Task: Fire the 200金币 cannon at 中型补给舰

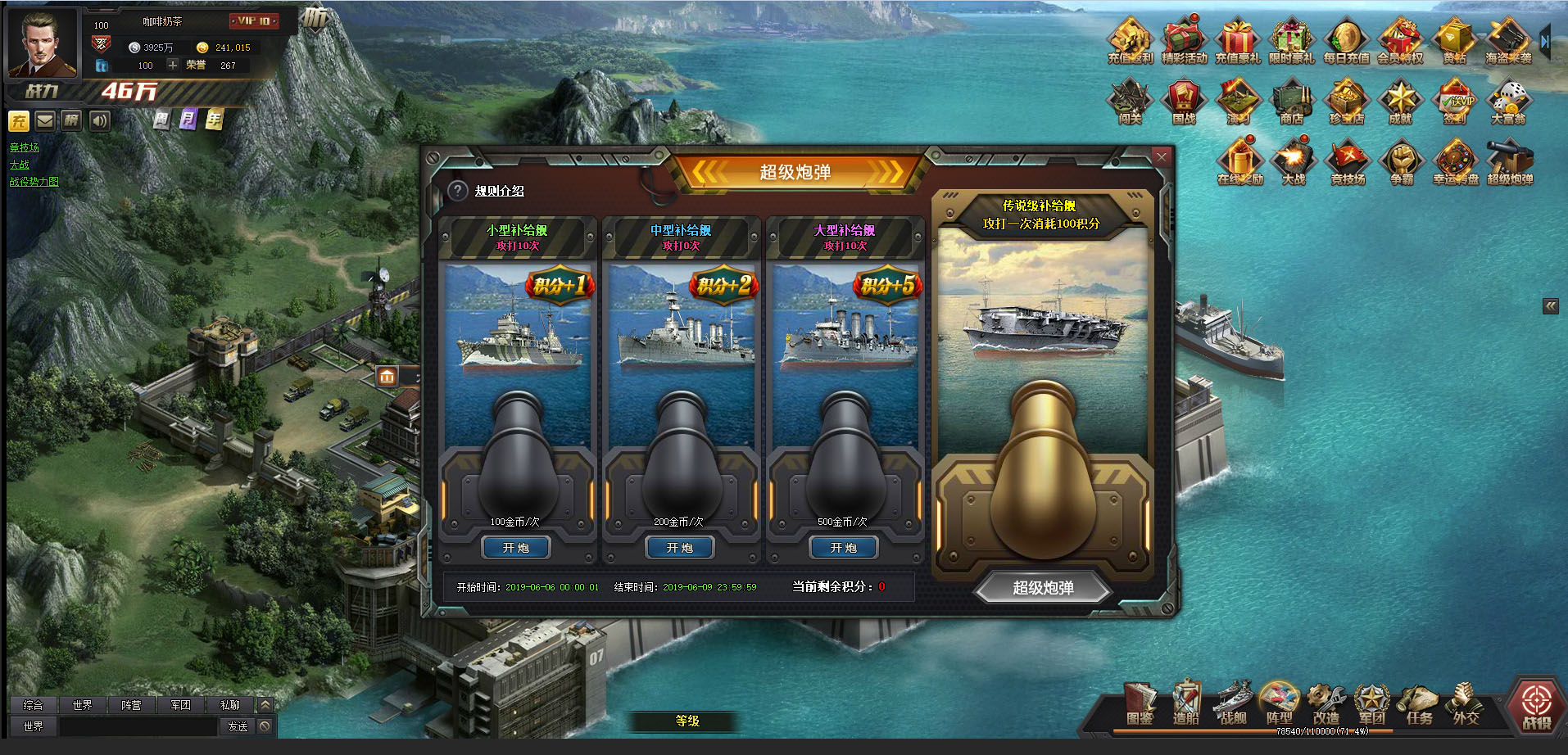Action: click(679, 548)
